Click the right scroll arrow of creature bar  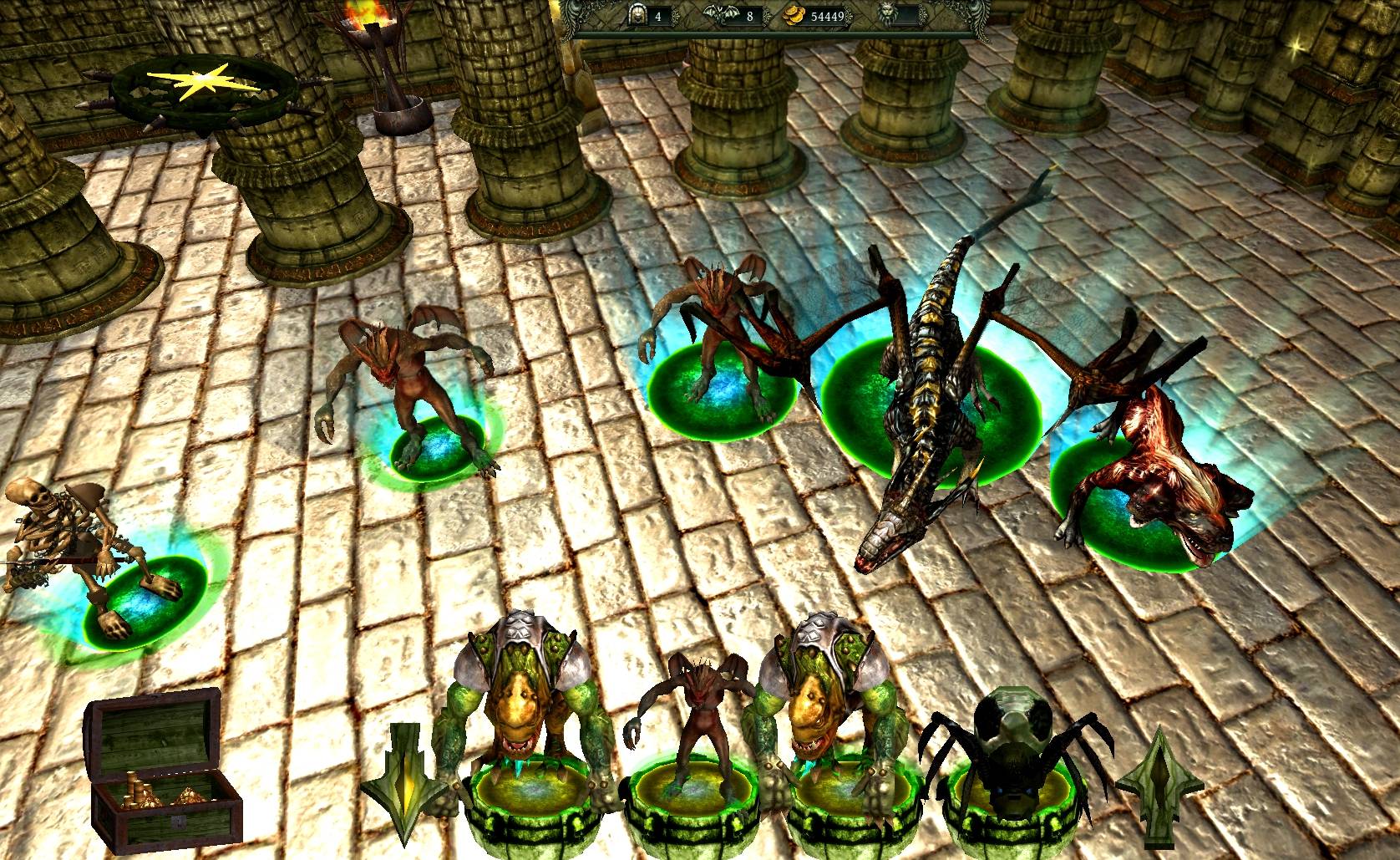(x=1159, y=786)
